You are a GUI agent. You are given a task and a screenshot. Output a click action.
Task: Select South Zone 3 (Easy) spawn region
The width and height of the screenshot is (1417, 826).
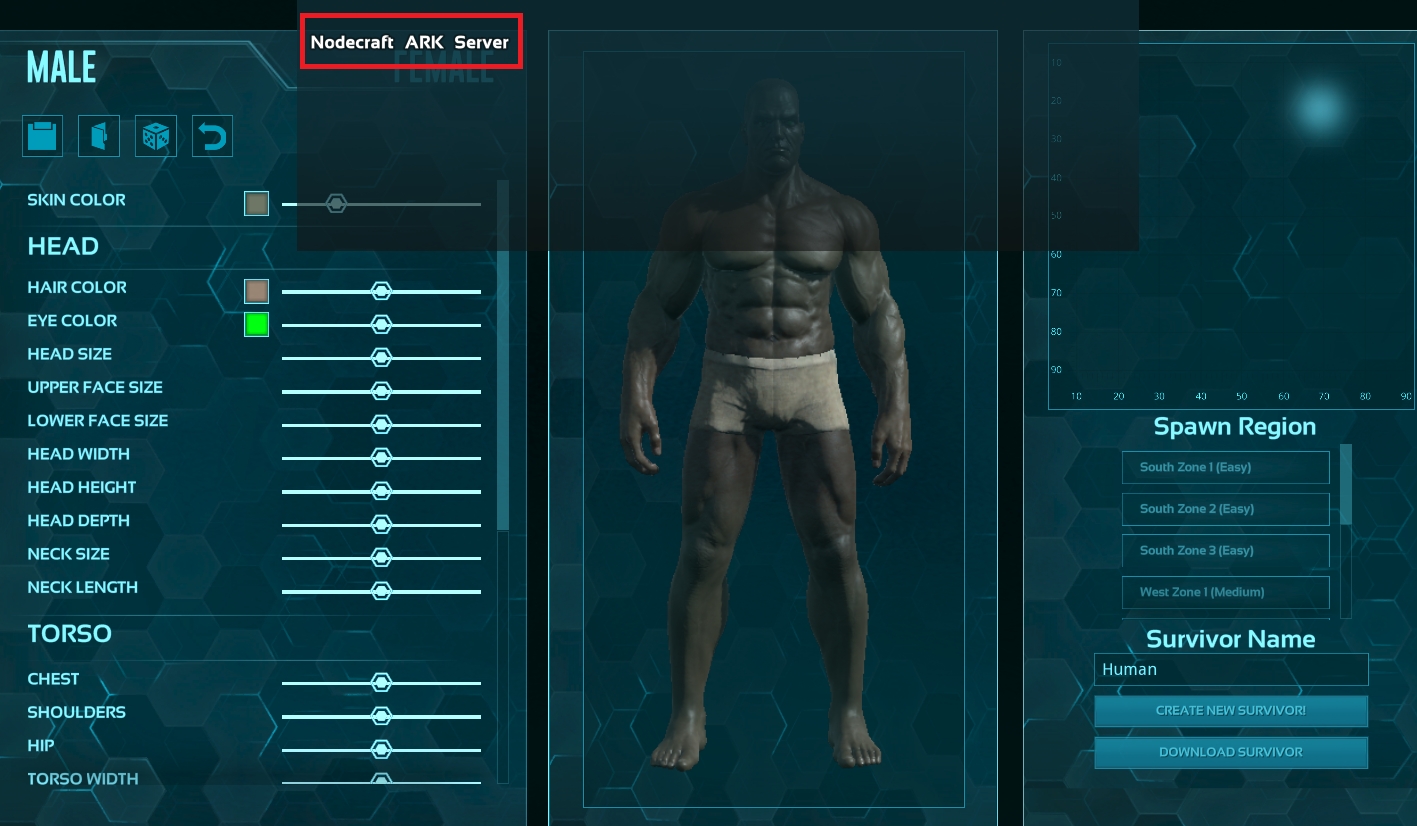point(1225,550)
